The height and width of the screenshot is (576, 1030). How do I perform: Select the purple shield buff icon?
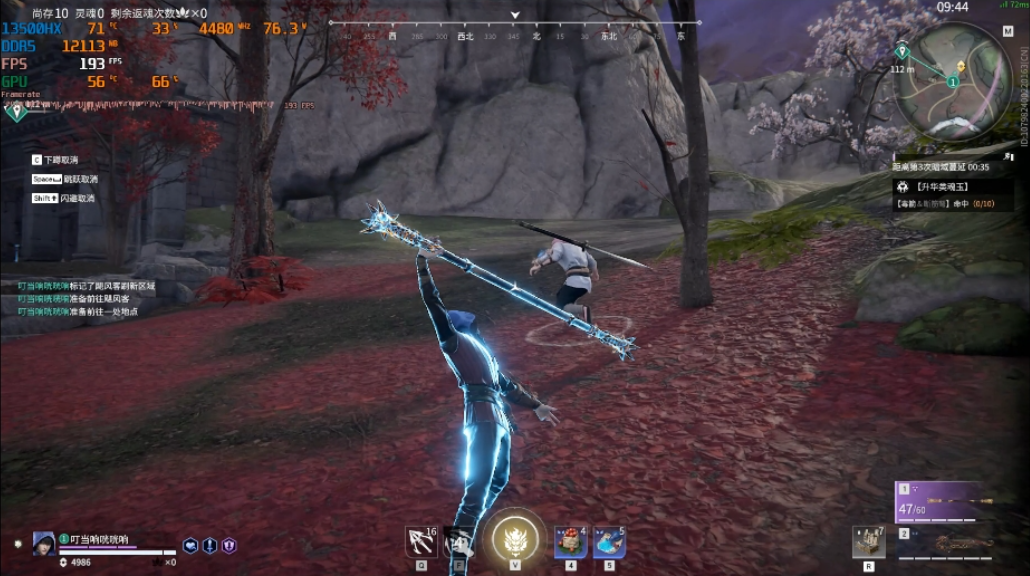click(229, 546)
